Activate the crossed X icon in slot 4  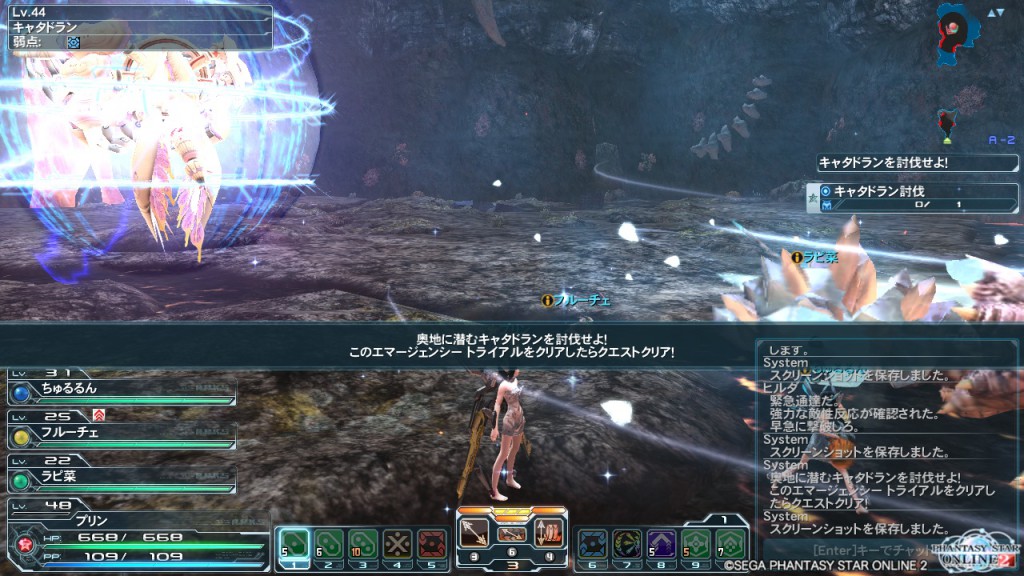pyautogui.click(x=397, y=543)
